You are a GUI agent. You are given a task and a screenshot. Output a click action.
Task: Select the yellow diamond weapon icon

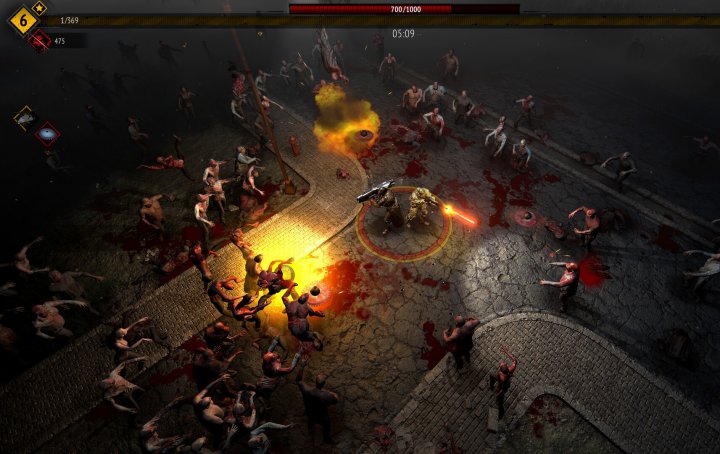[x=25, y=118]
